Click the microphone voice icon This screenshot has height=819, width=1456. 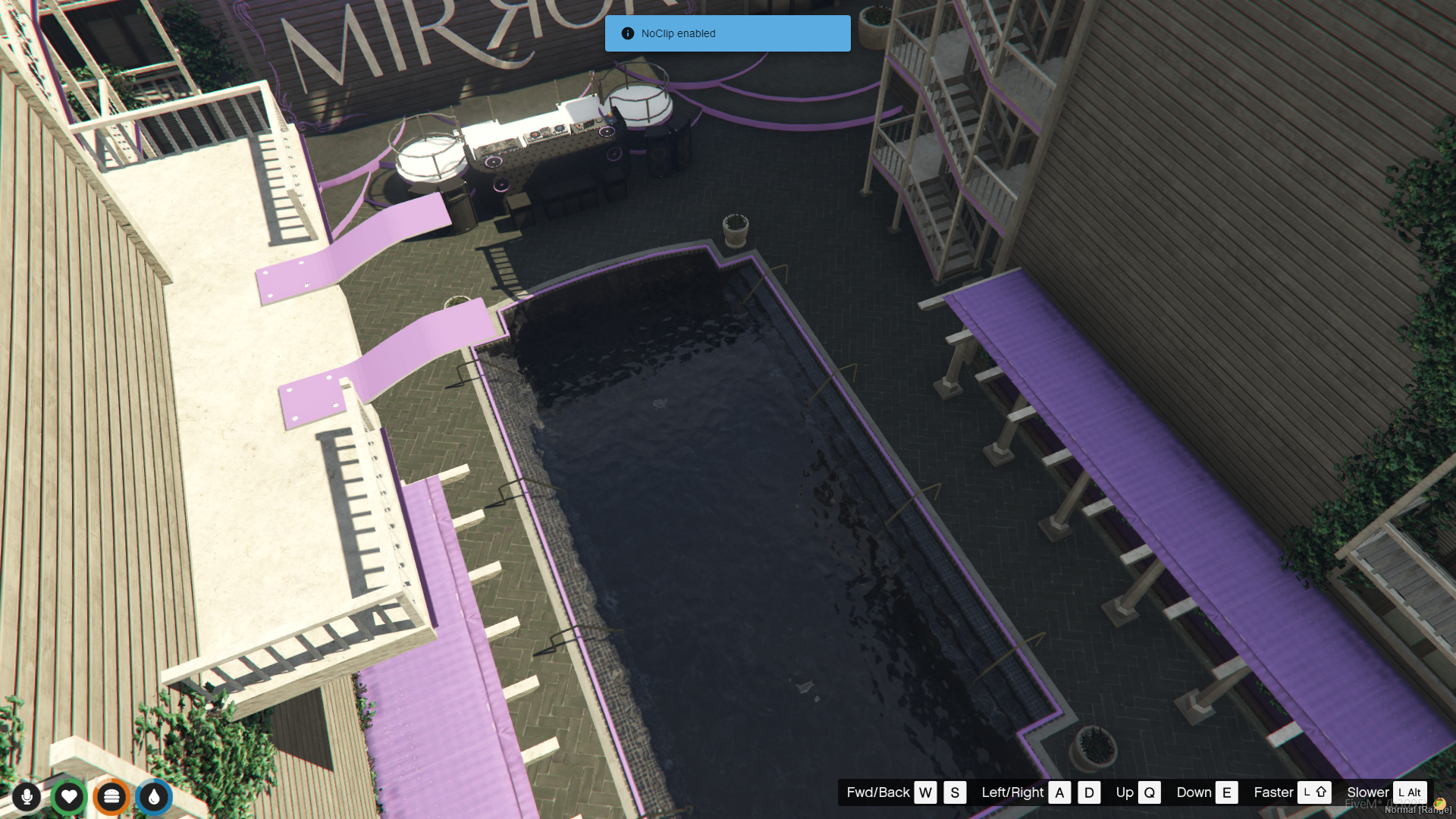[27, 797]
